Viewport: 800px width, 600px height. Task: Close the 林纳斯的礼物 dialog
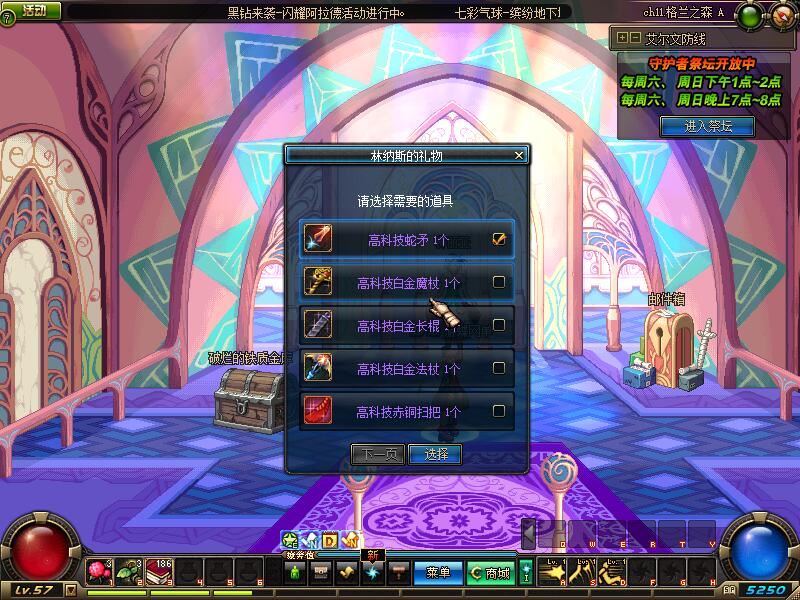518,155
